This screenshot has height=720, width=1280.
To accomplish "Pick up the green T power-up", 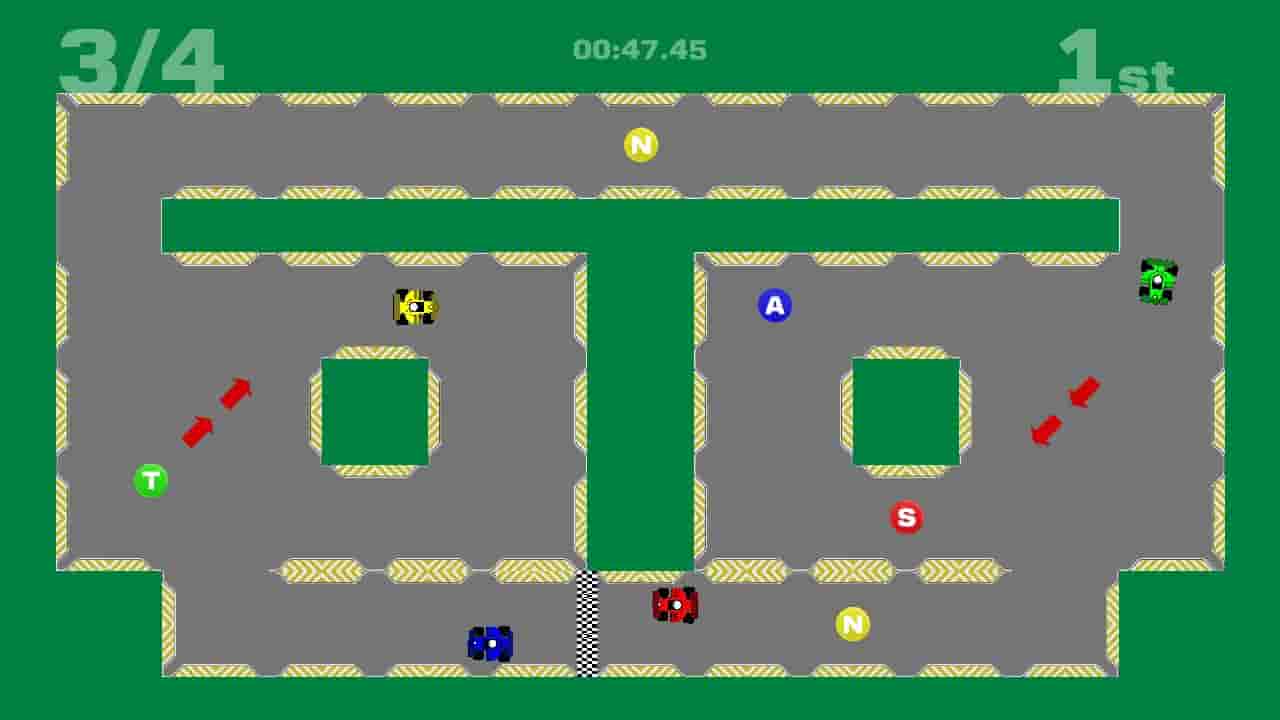I will click(152, 478).
